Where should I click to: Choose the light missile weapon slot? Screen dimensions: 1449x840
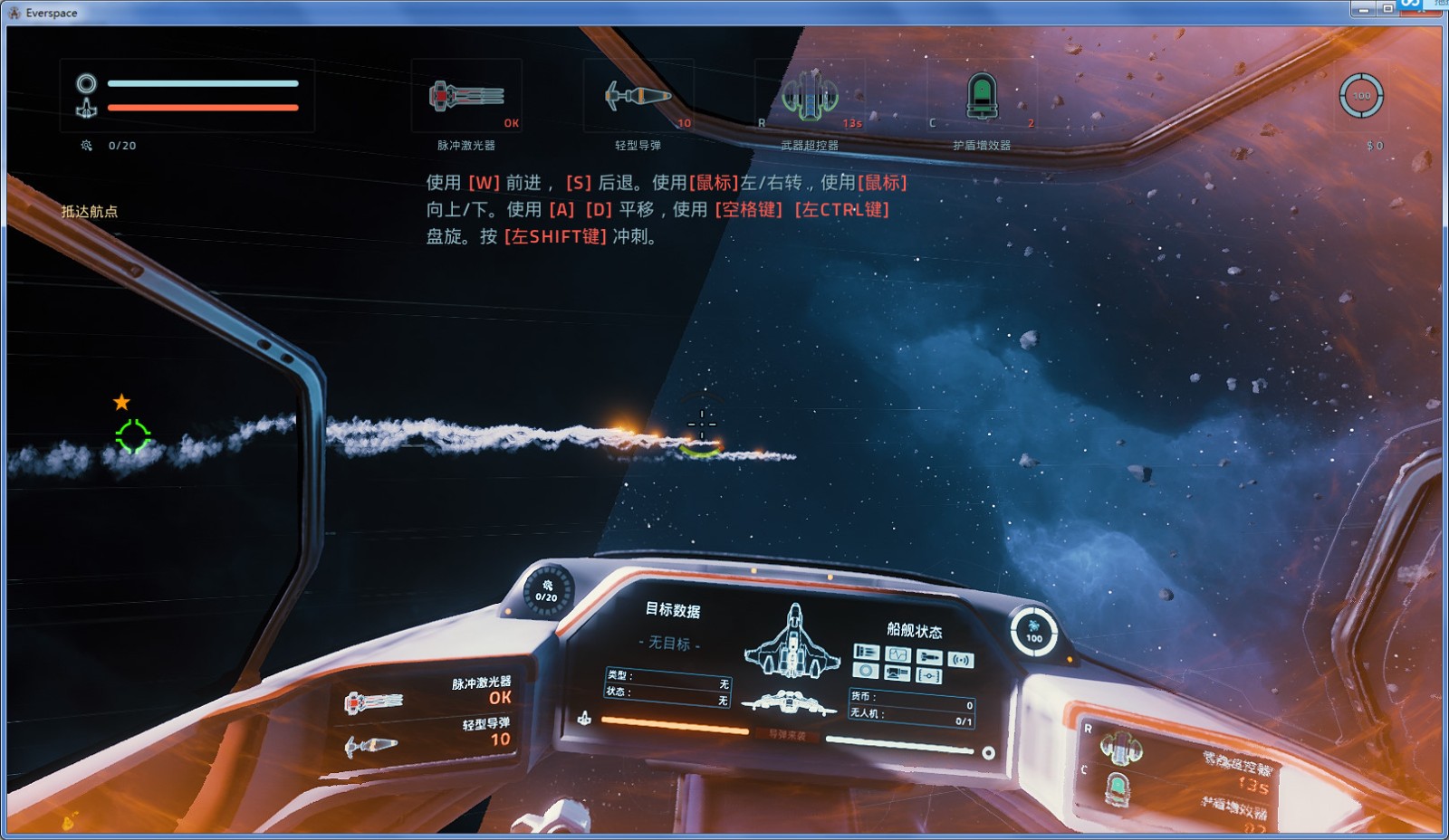point(638,96)
